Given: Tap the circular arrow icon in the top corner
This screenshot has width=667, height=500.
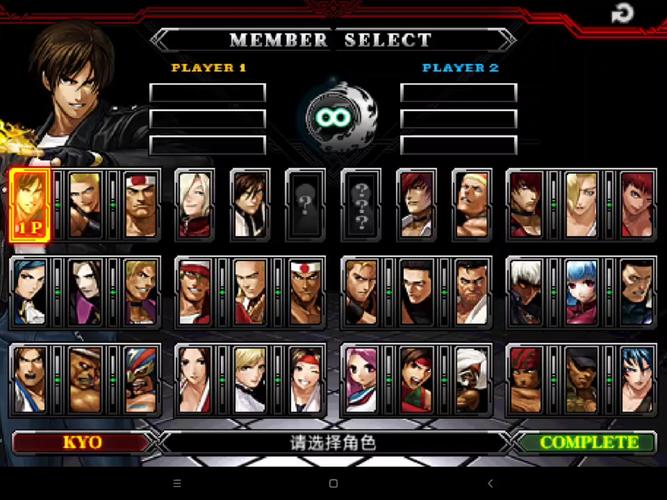Looking at the screenshot, I should (622, 13).
